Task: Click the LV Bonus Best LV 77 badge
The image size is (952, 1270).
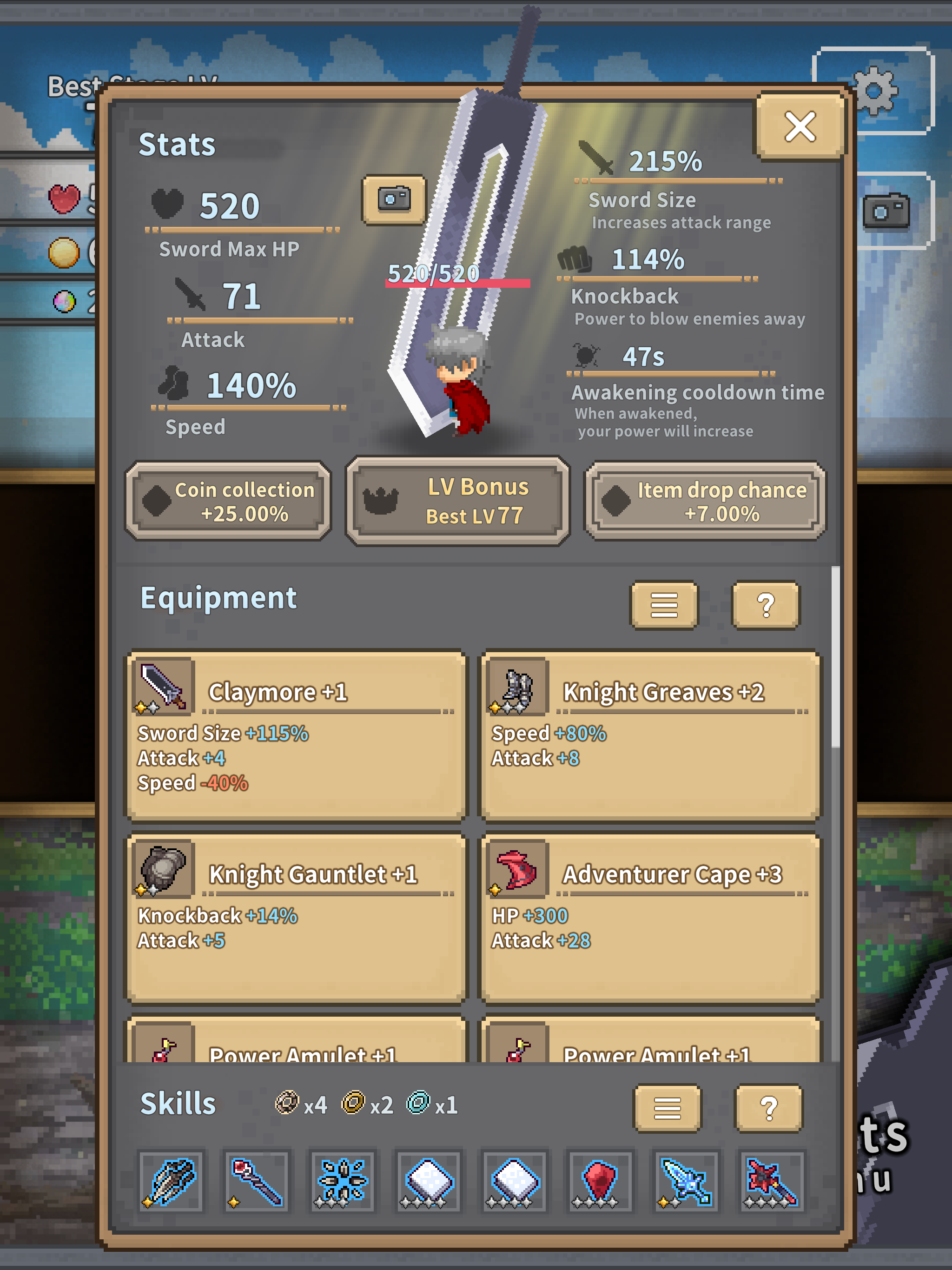Action: pyautogui.click(x=456, y=500)
